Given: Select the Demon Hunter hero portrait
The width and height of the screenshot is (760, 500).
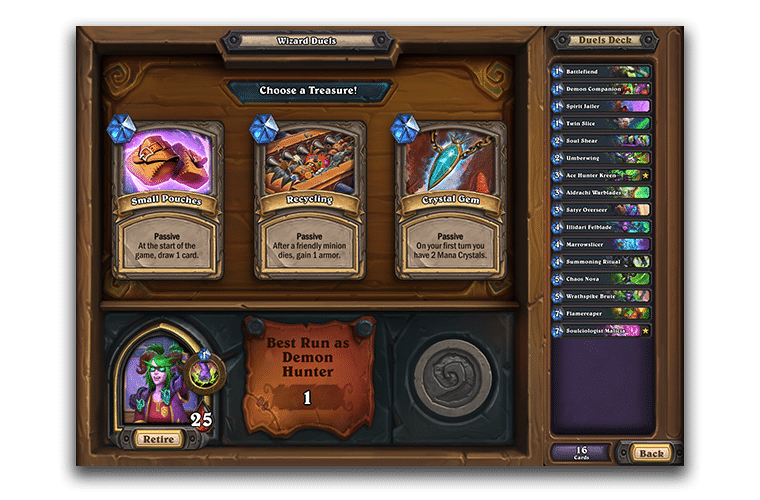Looking at the screenshot, I should pyautogui.click(x=157, y=375).
